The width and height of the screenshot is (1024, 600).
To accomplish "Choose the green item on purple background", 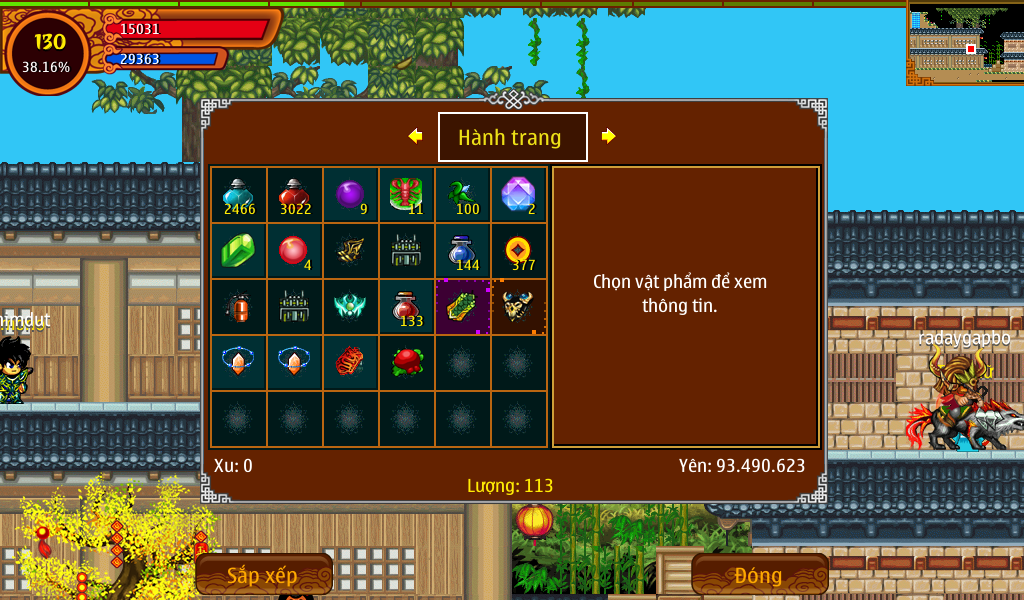I will 462,307.
